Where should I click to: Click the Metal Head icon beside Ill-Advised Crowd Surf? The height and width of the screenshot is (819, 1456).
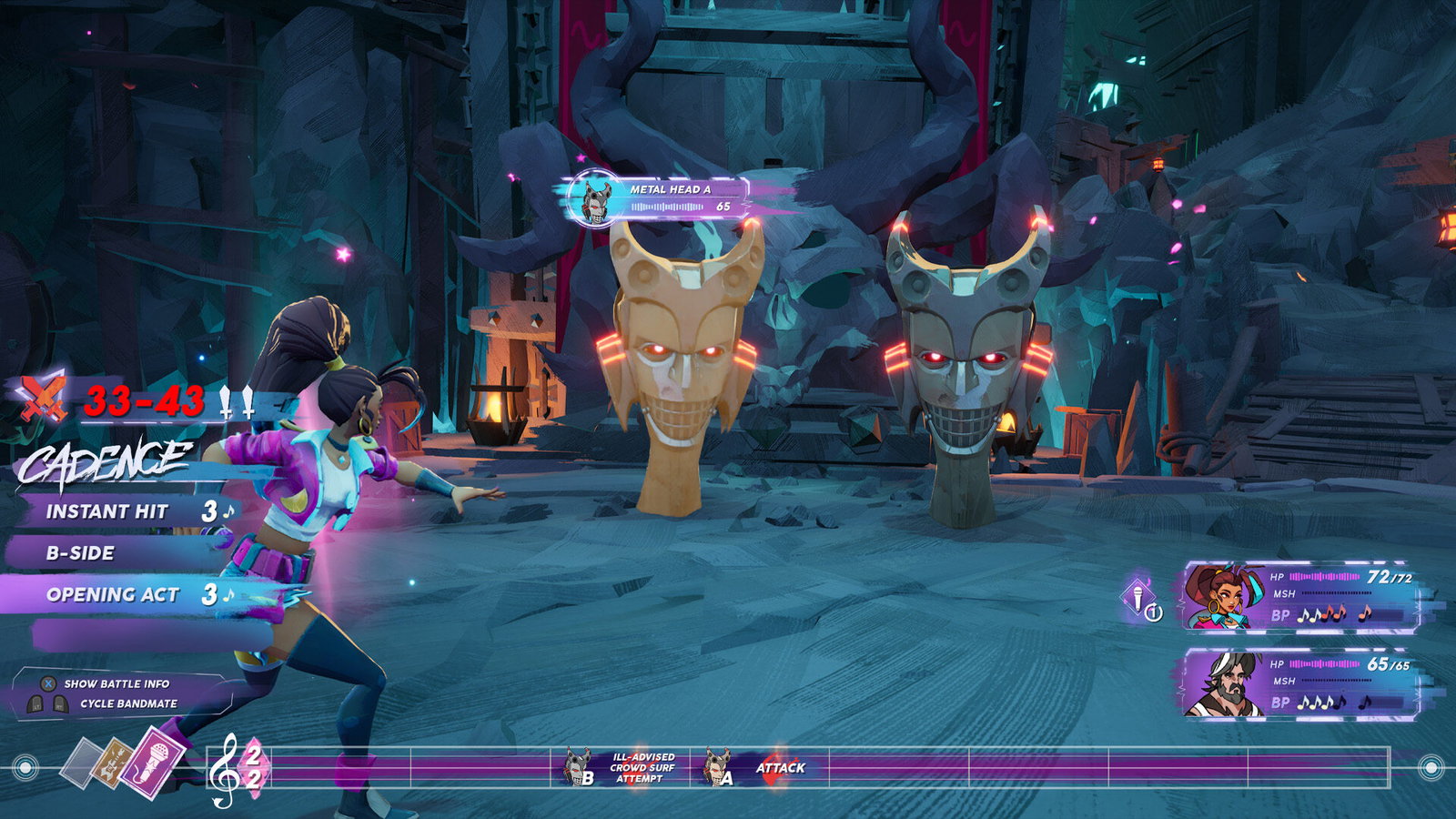click(575, 767)
